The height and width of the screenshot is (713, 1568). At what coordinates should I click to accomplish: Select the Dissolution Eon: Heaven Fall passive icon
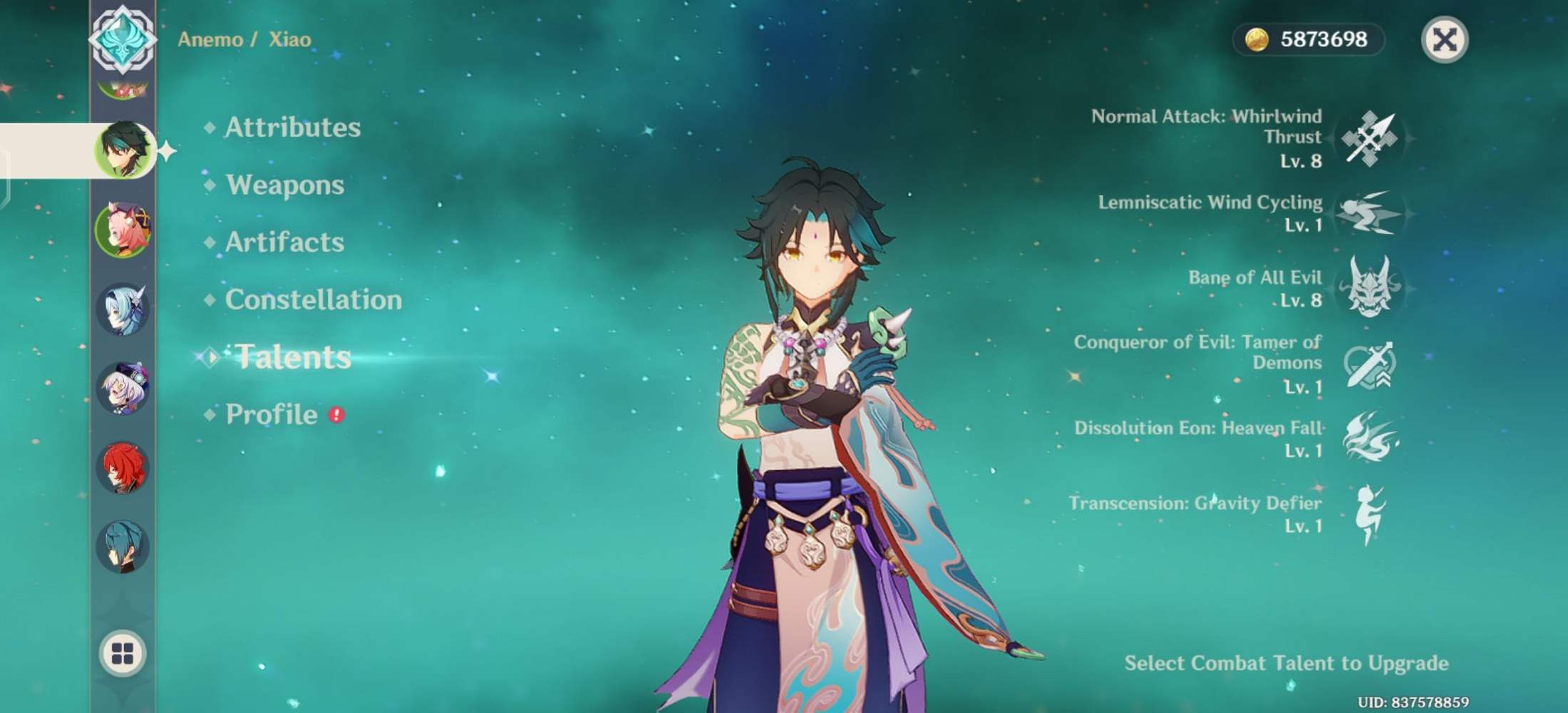(1372, 439)
